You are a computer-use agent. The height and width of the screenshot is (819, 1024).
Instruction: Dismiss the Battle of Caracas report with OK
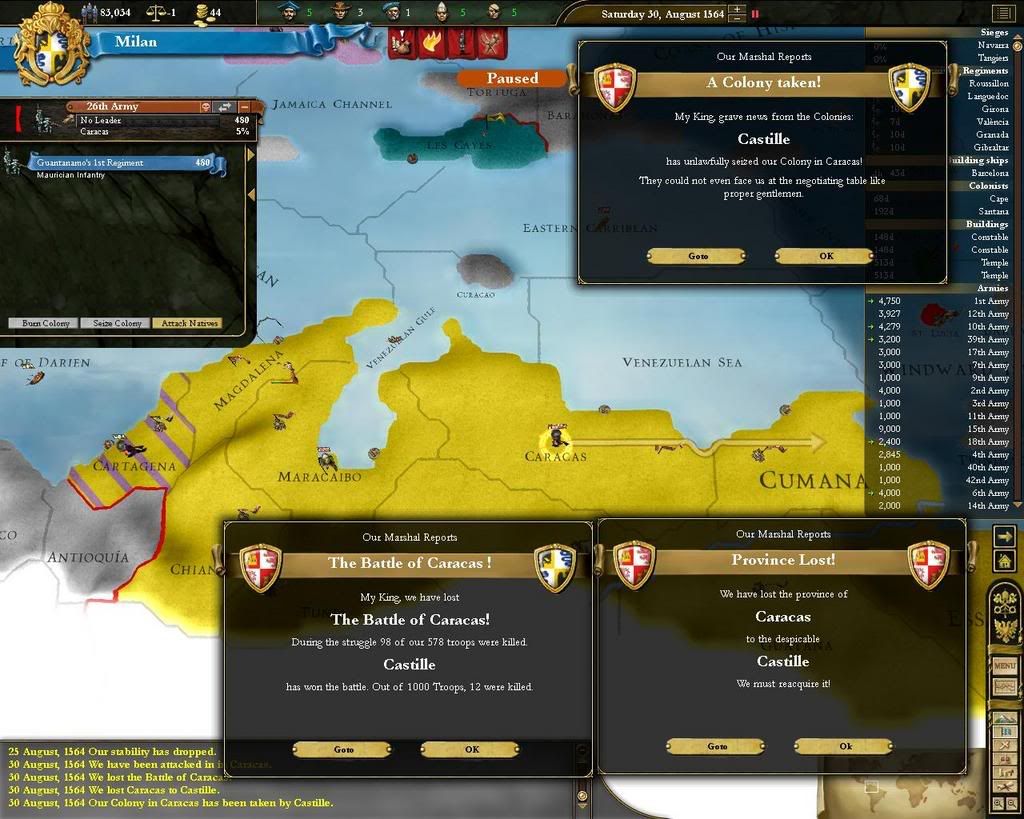tap(470, 749)
